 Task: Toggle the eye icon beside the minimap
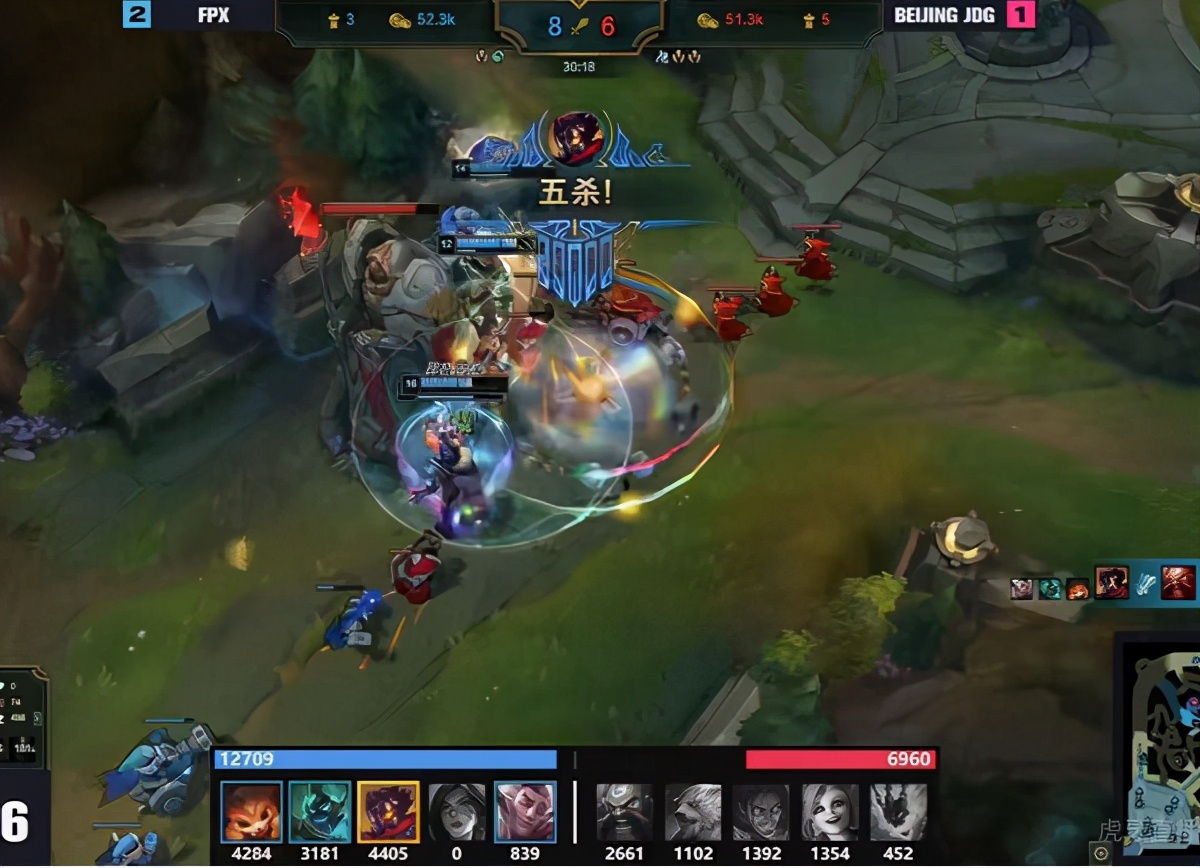(1101, 853)
